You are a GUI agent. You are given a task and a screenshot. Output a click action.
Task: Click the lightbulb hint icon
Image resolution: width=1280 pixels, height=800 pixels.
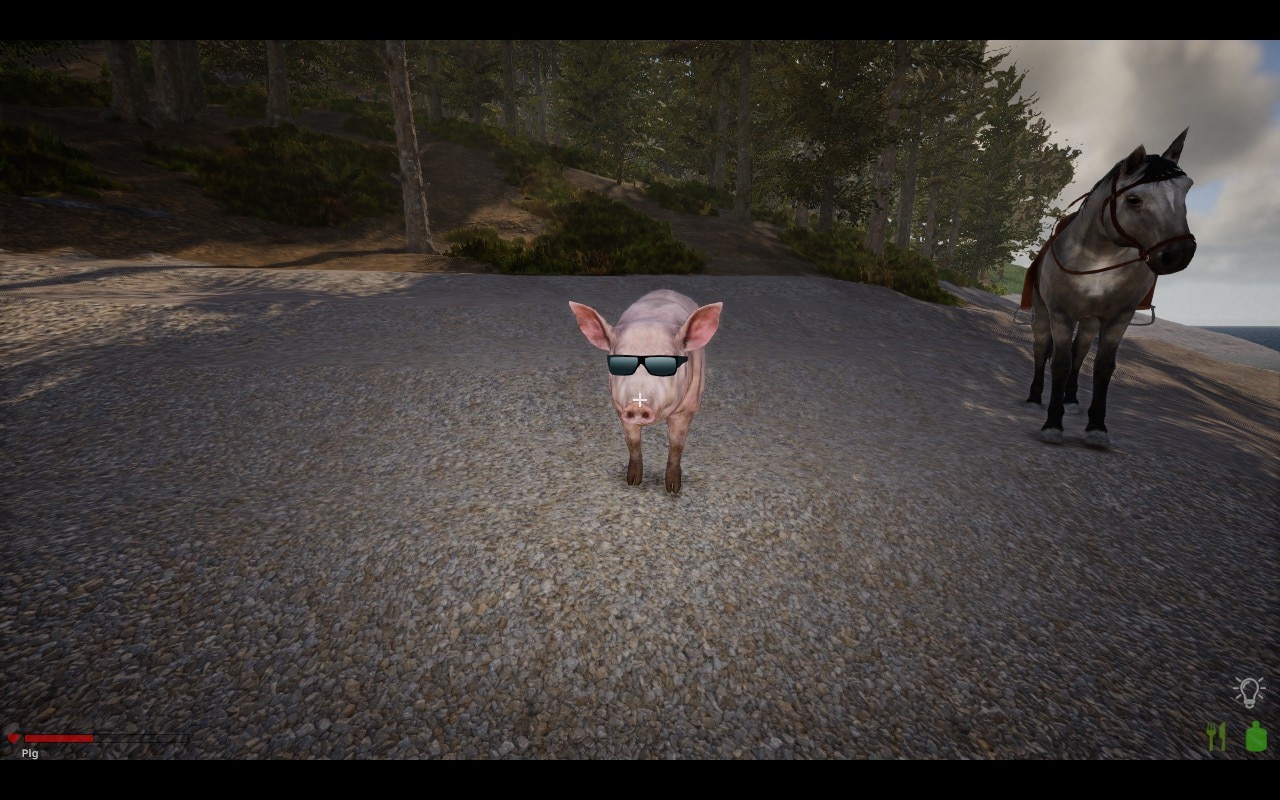(1248, 691)
